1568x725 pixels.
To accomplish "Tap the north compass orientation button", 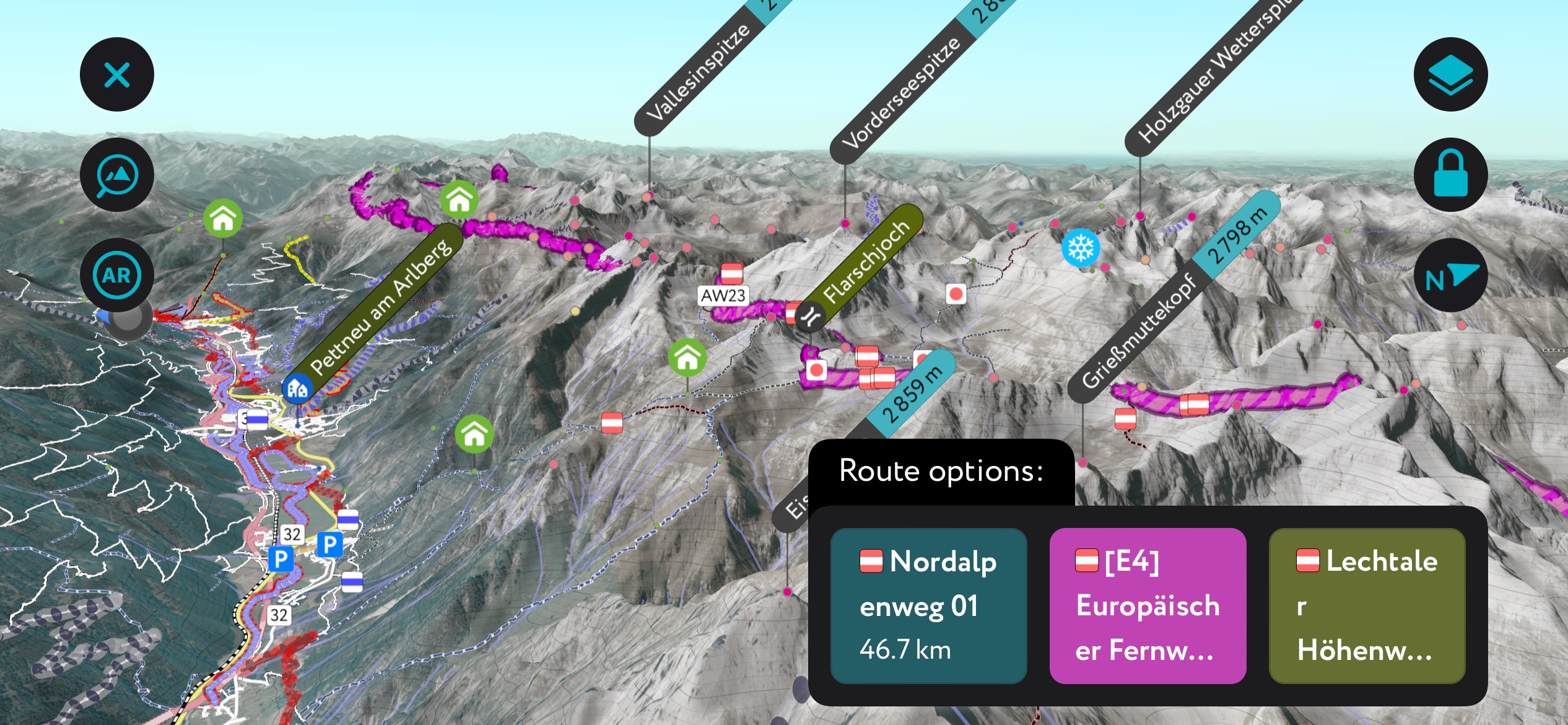I will 1450,275.
